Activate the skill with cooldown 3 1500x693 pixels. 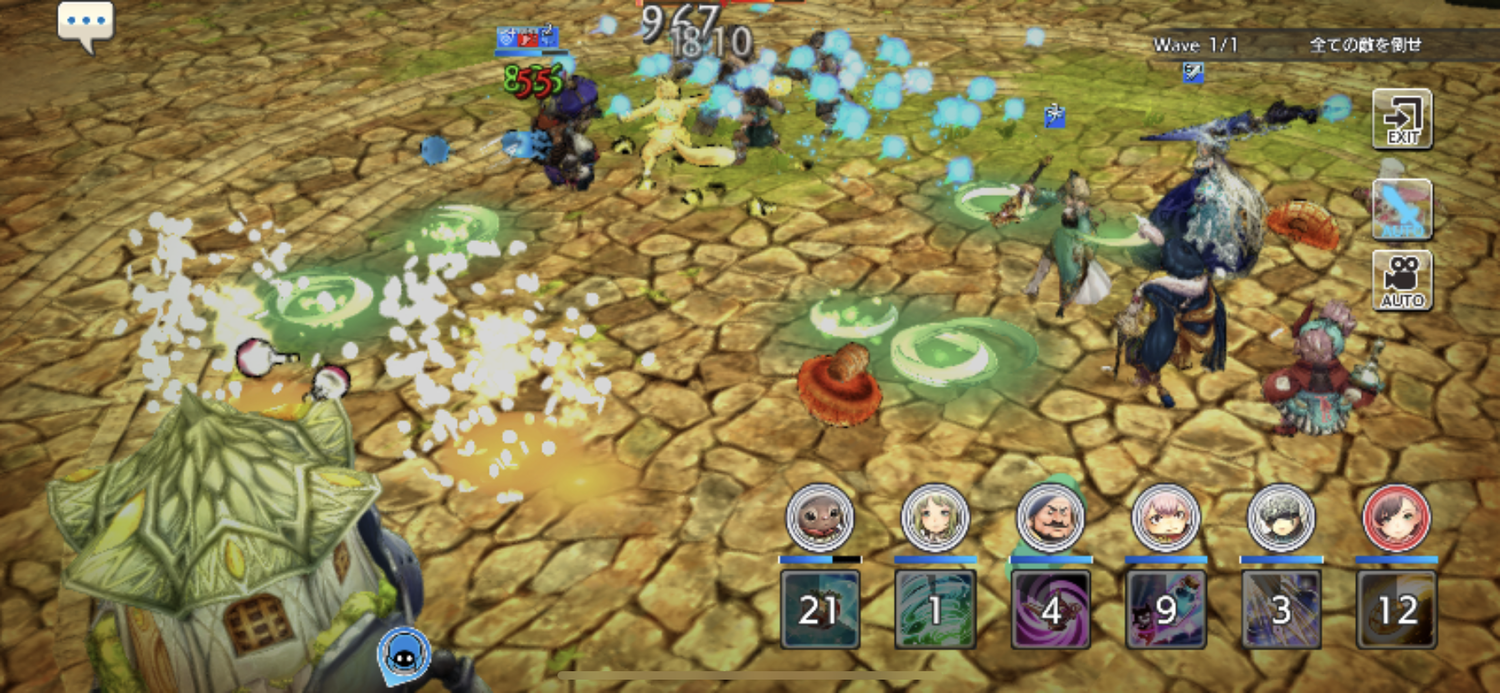[x=1281, y=609]
